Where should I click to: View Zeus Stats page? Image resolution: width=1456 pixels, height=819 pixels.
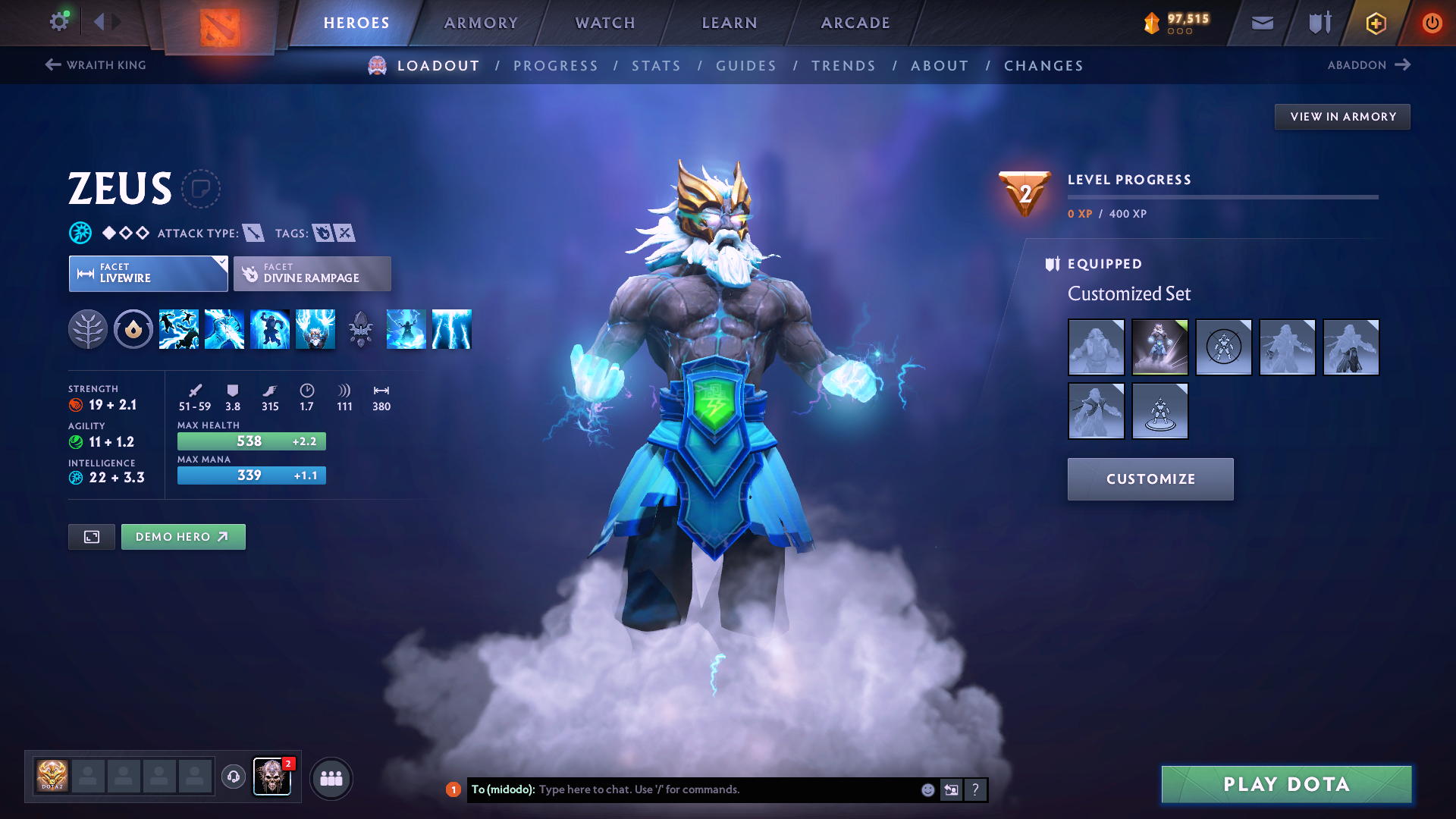(x=657, y=66)
